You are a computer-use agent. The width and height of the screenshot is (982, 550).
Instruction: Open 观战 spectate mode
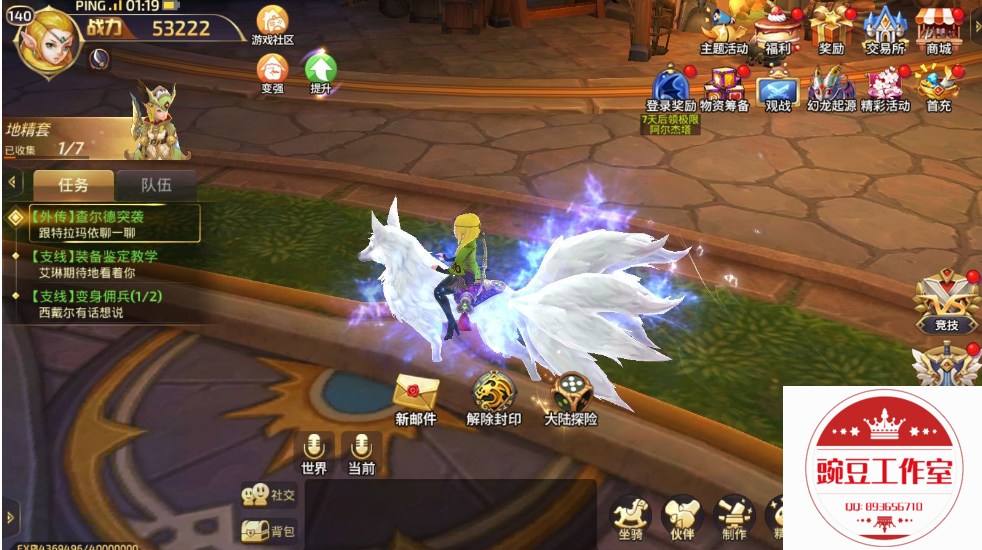pos(777,86)
